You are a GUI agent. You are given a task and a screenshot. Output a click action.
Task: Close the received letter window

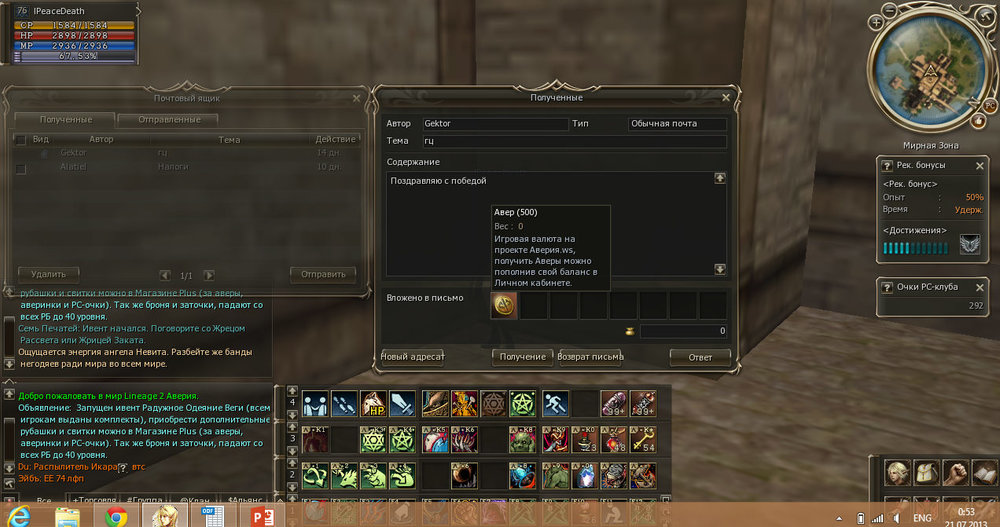pyautogui.click(x=726, y=97)
